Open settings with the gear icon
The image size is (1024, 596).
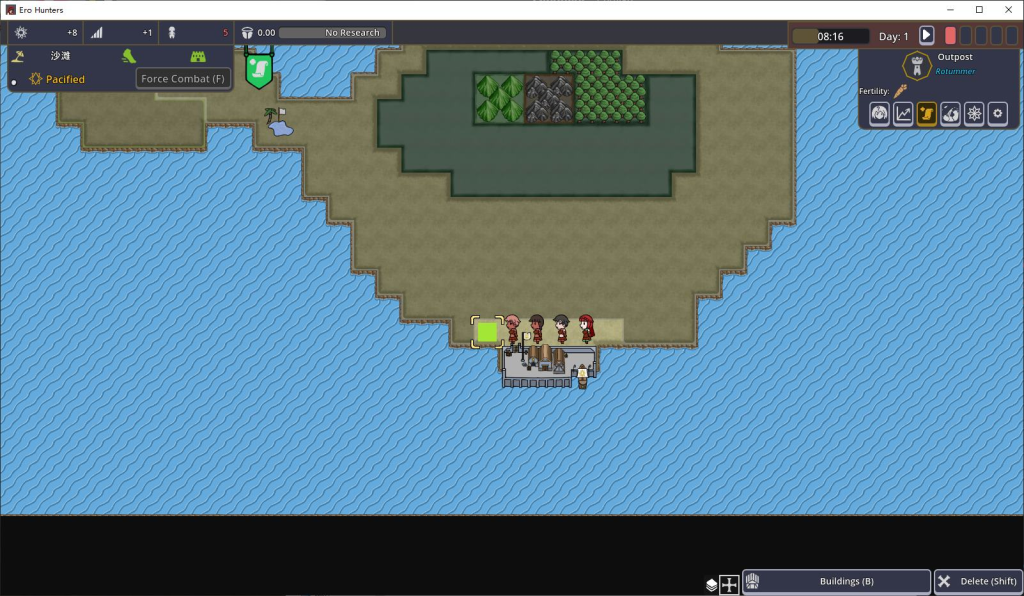click(x=997, y=114)
